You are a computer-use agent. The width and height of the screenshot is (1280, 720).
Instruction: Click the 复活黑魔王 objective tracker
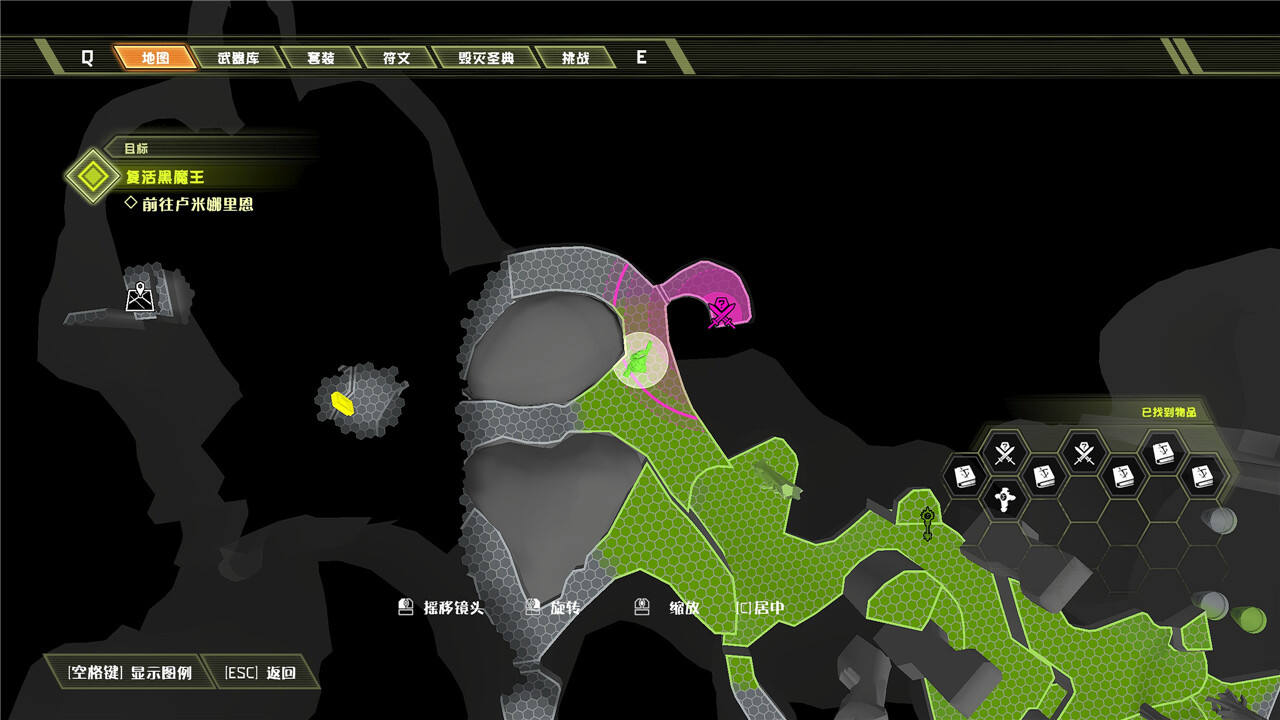[164, 177]
